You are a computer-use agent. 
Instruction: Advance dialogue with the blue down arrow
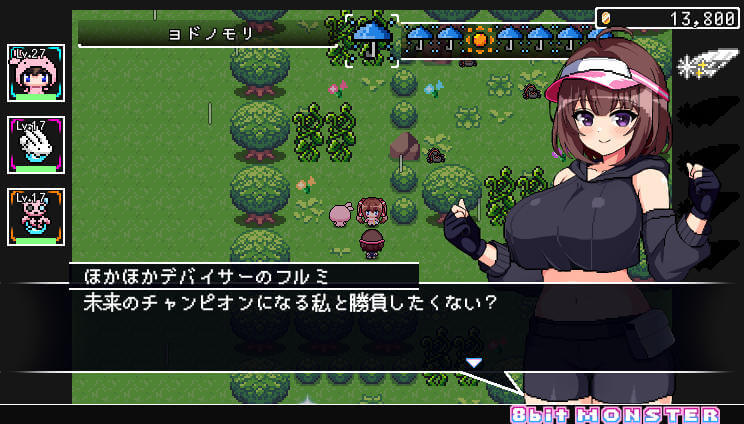[x=474, y=362]
